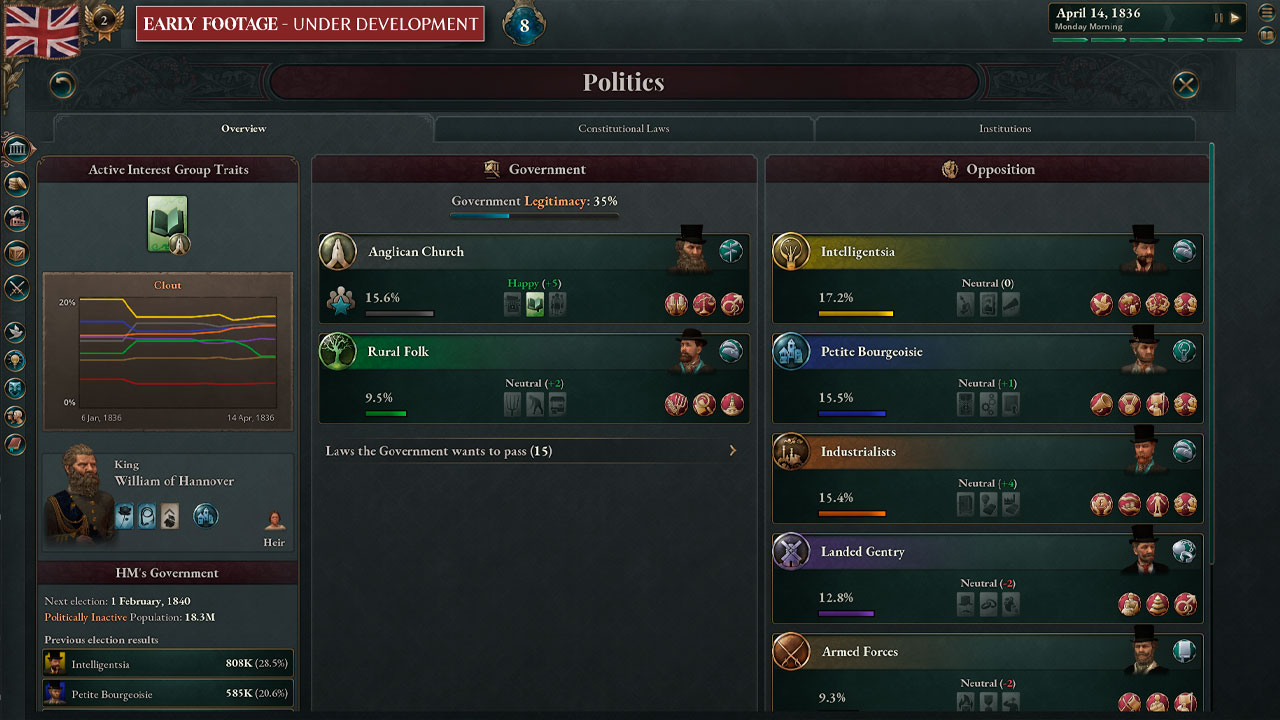This screenshot has height=720, width=1280.
Task: Switch to the Constitutional Laws tab
Action: tap(624, 129)
